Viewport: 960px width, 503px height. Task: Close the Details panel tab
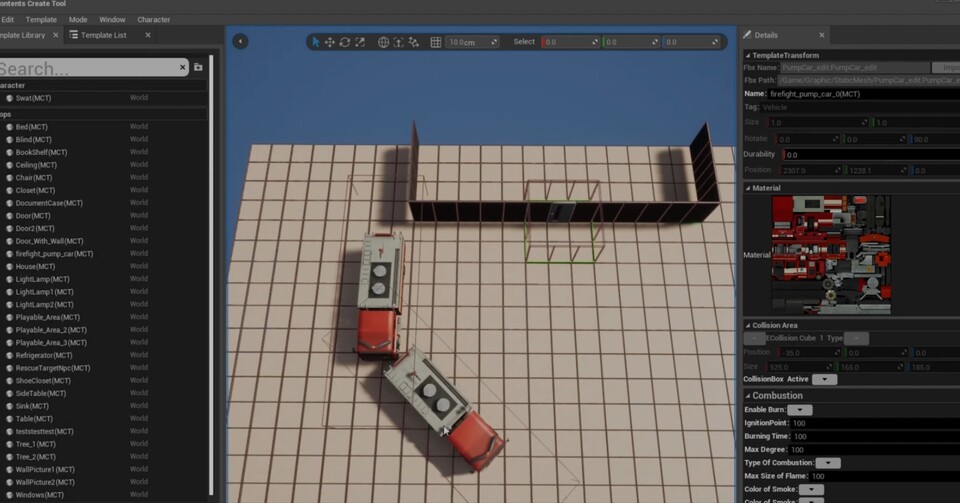(822, 35)
